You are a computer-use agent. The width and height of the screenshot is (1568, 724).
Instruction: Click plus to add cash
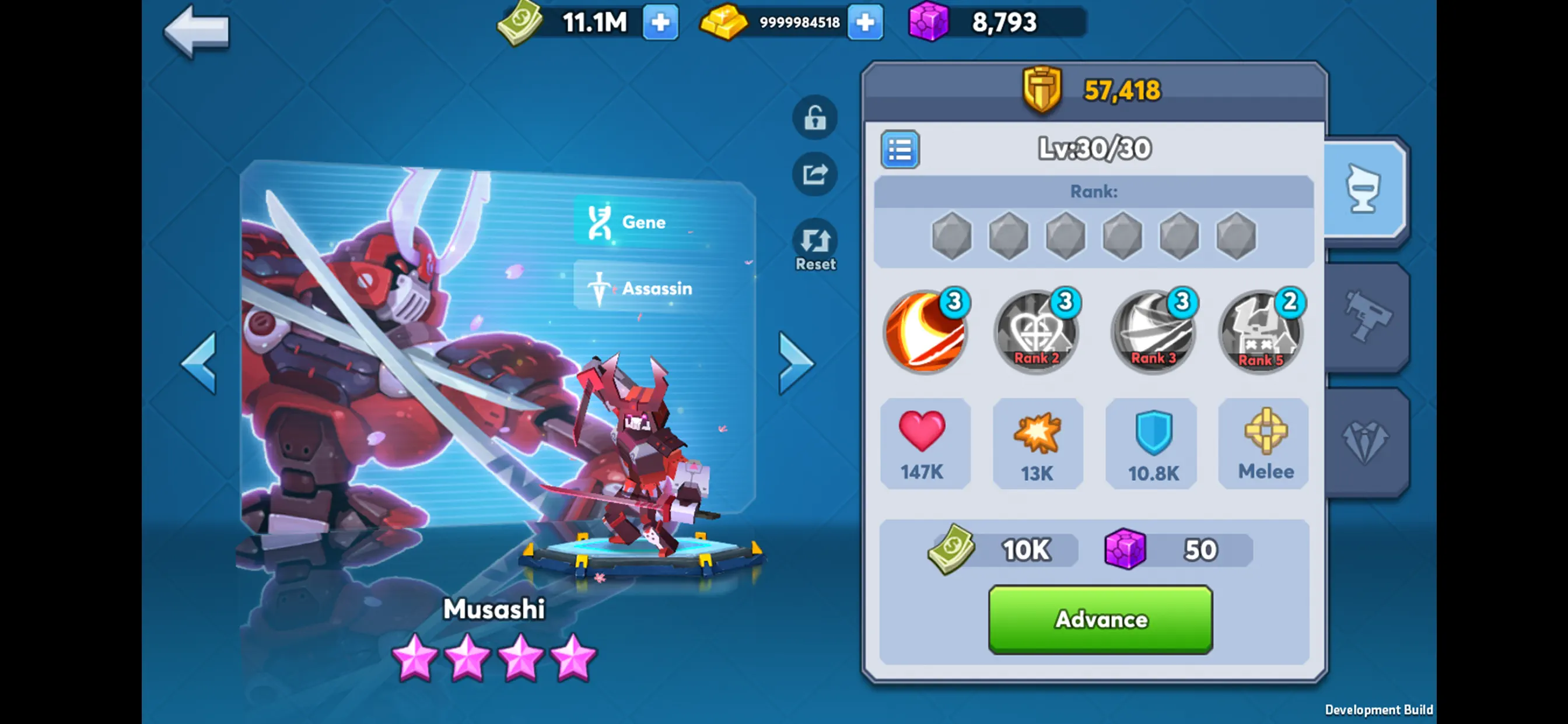(660, 23)
